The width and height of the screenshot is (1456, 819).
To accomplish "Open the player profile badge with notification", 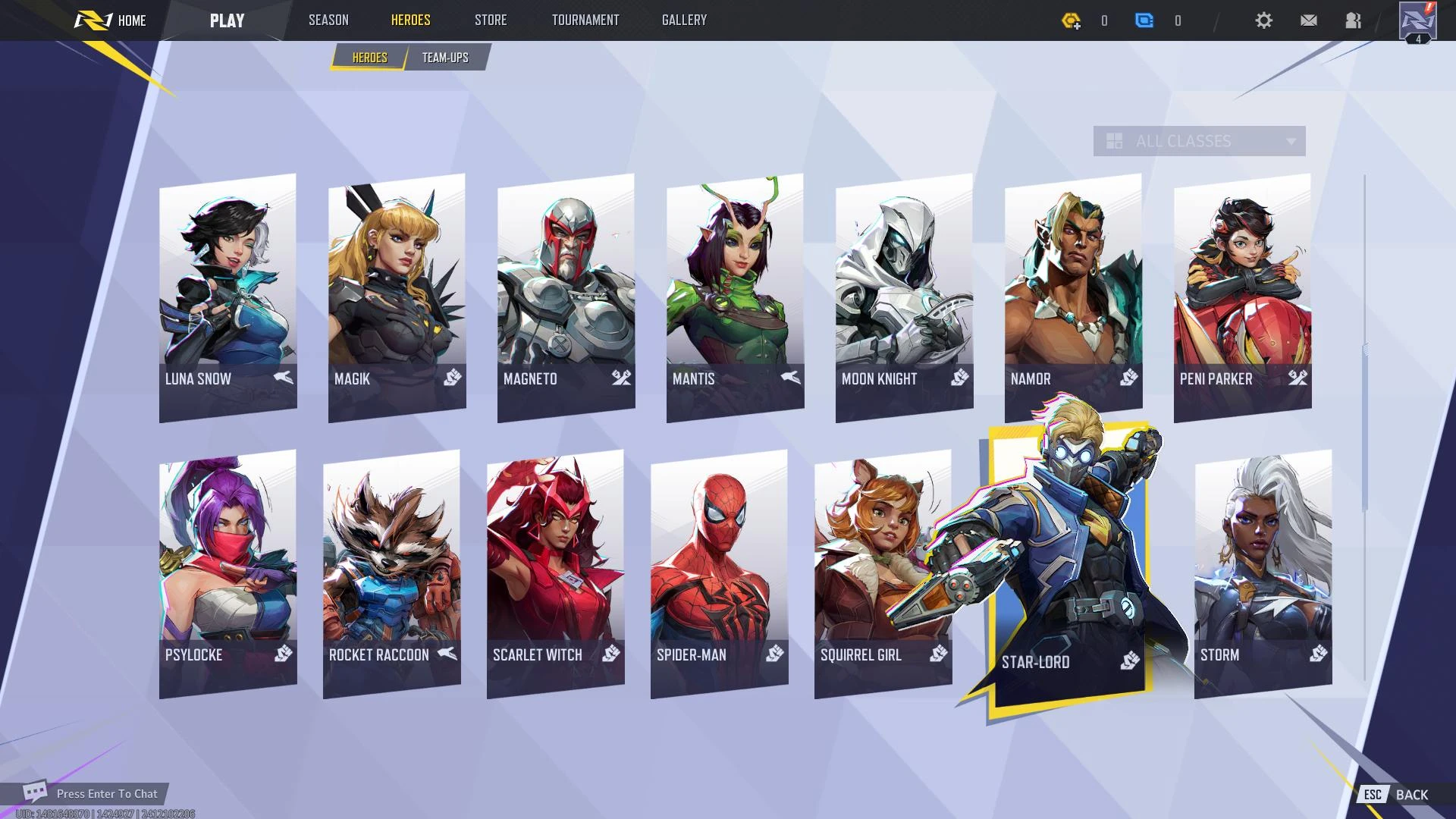I will click(x=1417, y=20).
